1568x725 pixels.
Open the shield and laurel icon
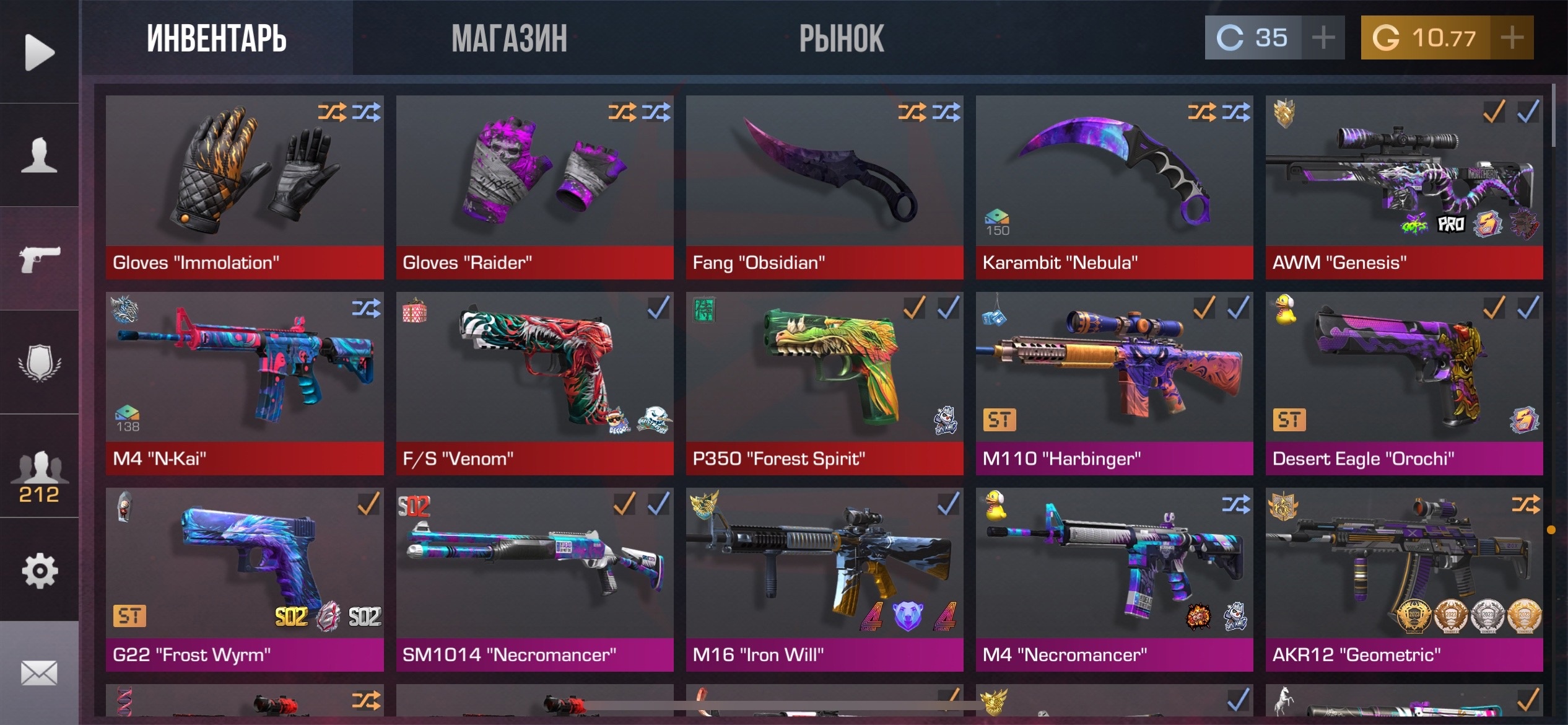point(39,362)
